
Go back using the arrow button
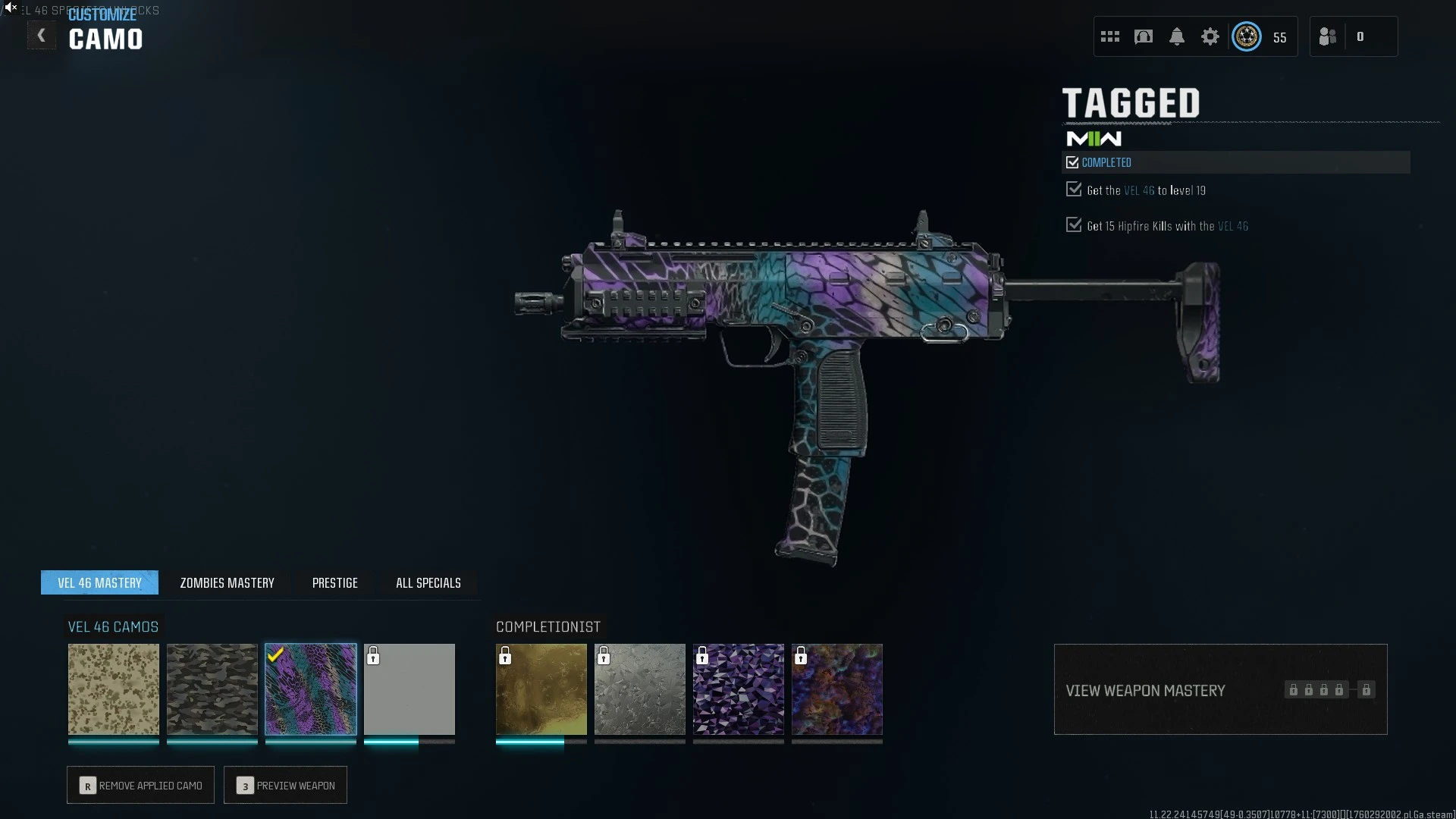point(41,36)
